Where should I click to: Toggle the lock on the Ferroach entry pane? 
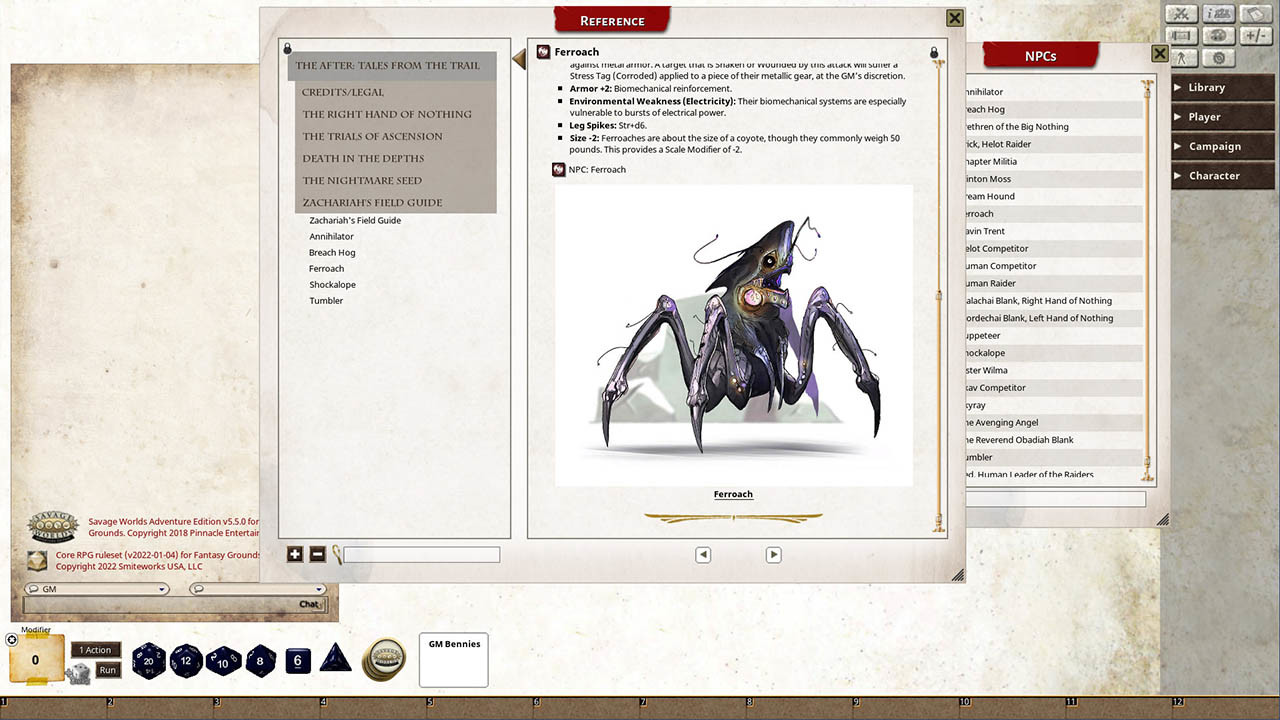[x=933, y=51]
